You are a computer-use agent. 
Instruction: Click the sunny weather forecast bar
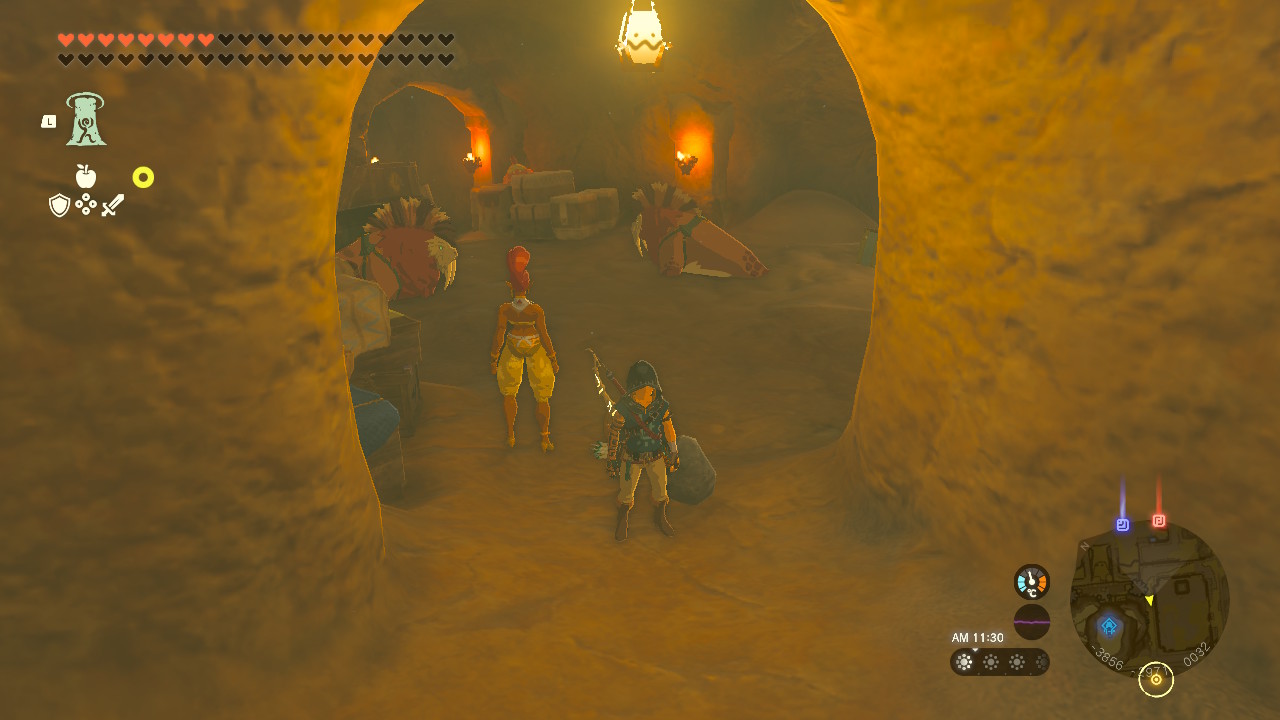click(999, 662)
